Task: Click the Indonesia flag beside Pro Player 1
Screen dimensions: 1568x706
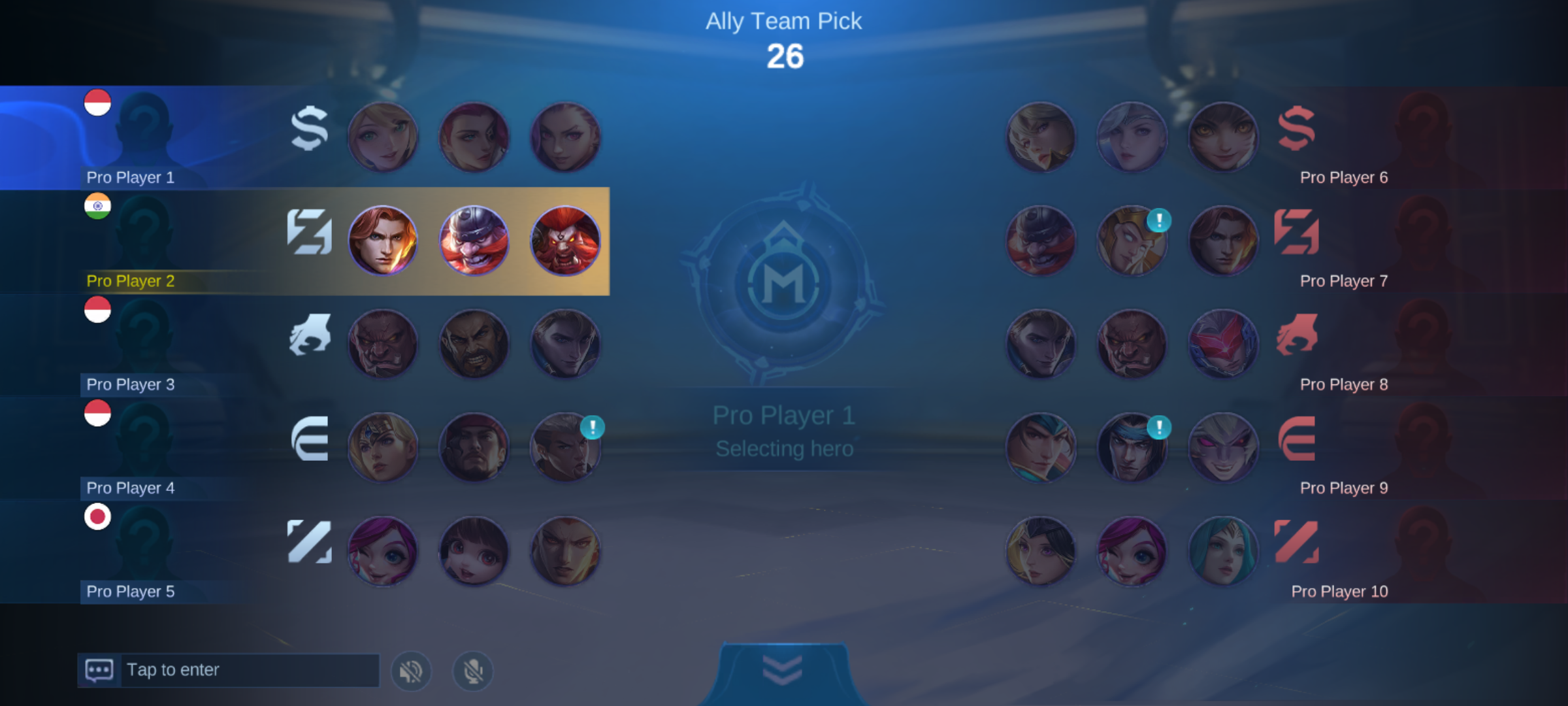Action: click(97, 103)
